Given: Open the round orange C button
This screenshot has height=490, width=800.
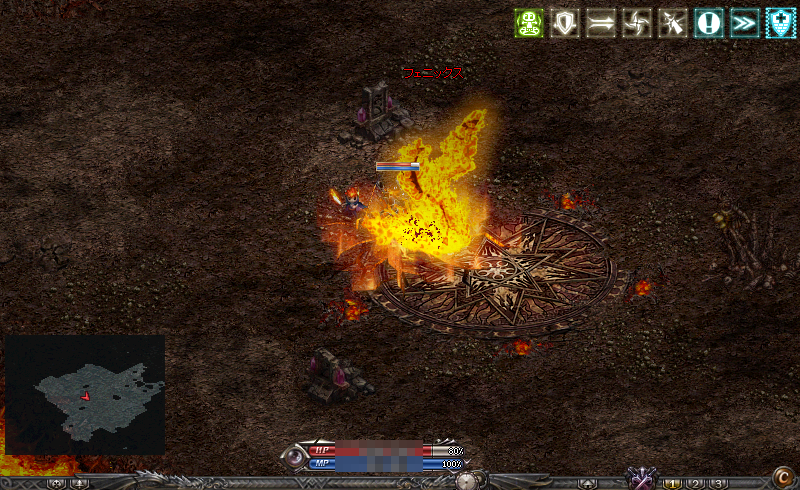Looking at the screenshot, I should click(x=783, y=478).
